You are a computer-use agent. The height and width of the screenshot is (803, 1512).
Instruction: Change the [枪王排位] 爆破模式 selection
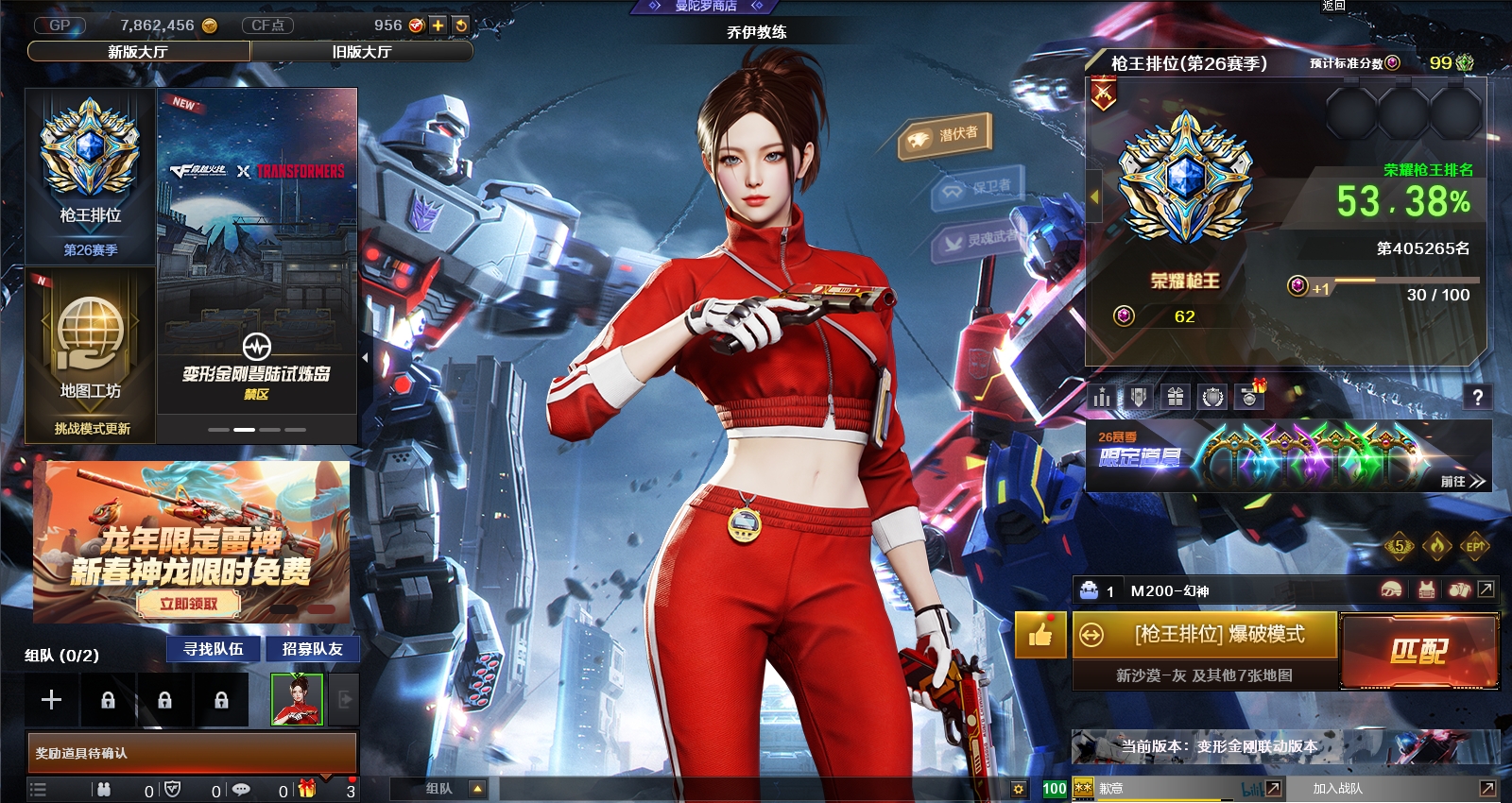click(x=1206, y=635)
